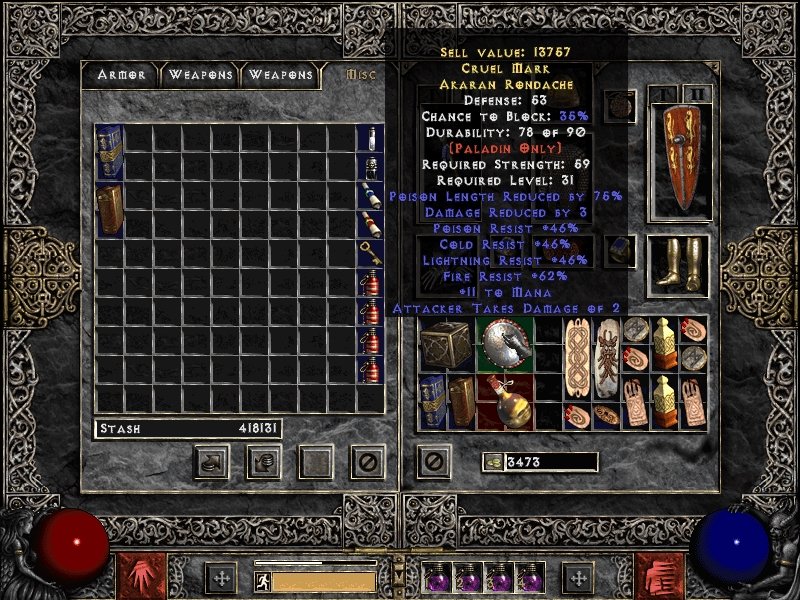The image size is (800, 600).
Task: Close the vendor trade panel
Action: click(x=367, y=461)
